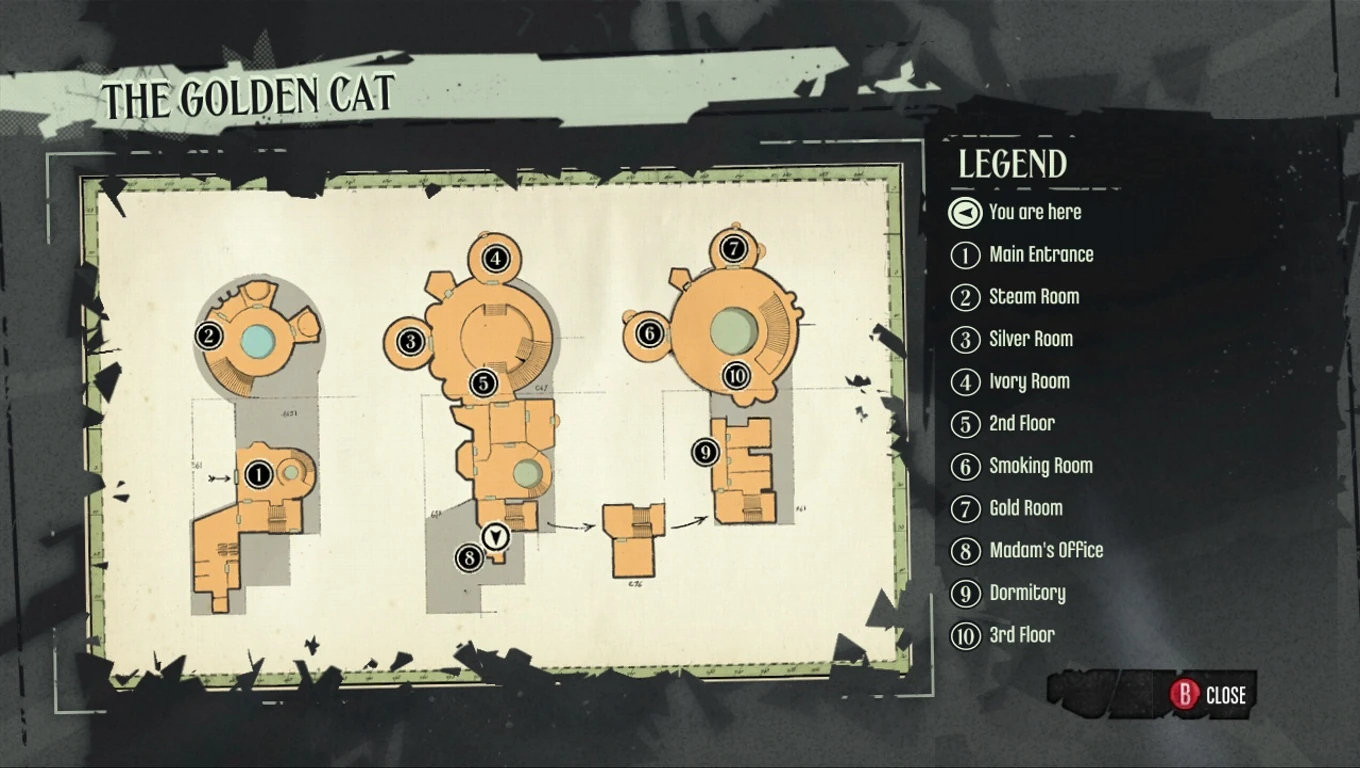
Task: Click the Ivory Room marker numbered 4
Action: 494,257
